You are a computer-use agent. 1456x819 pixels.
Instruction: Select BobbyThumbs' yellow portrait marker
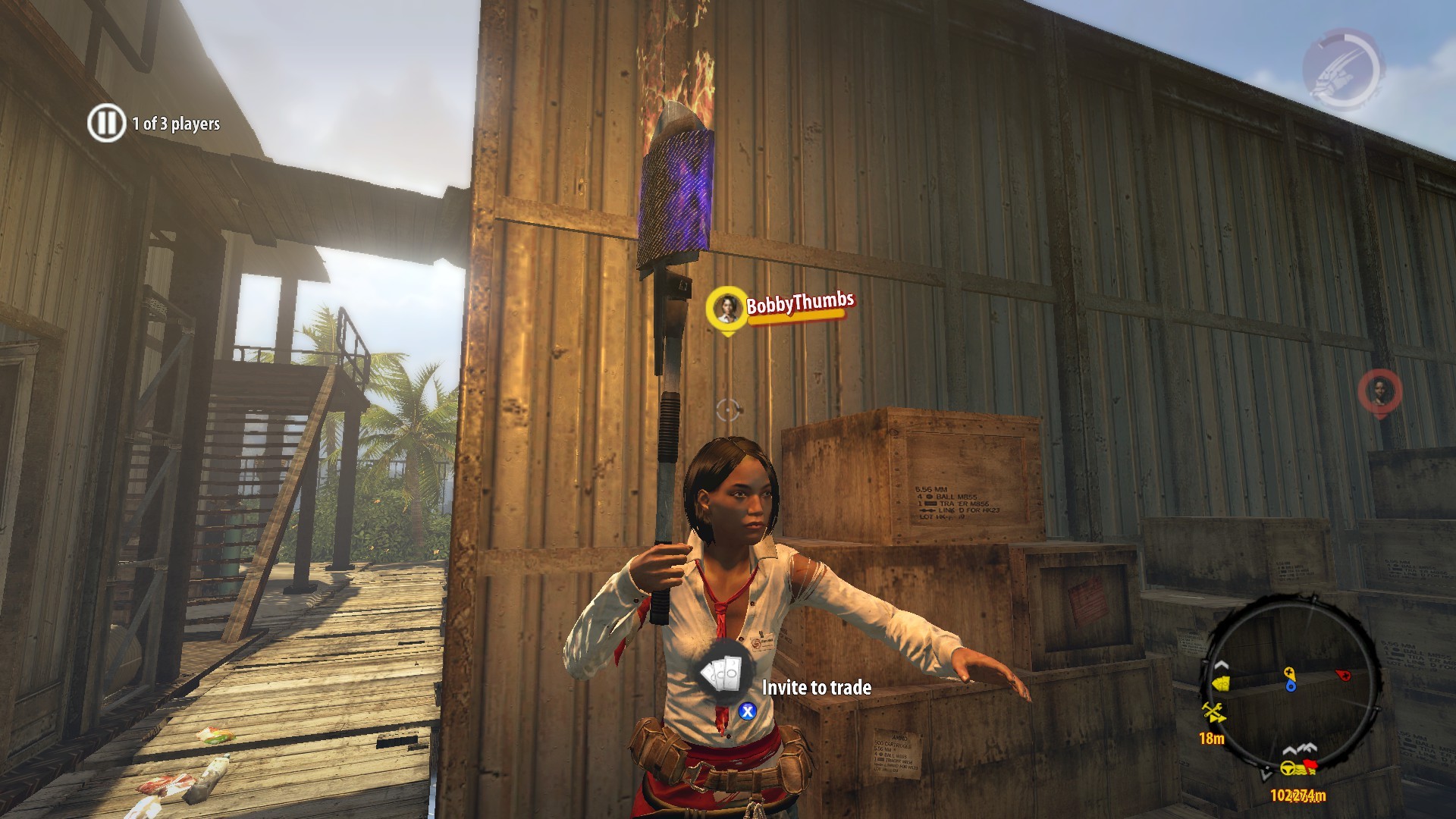coord(726,306)
